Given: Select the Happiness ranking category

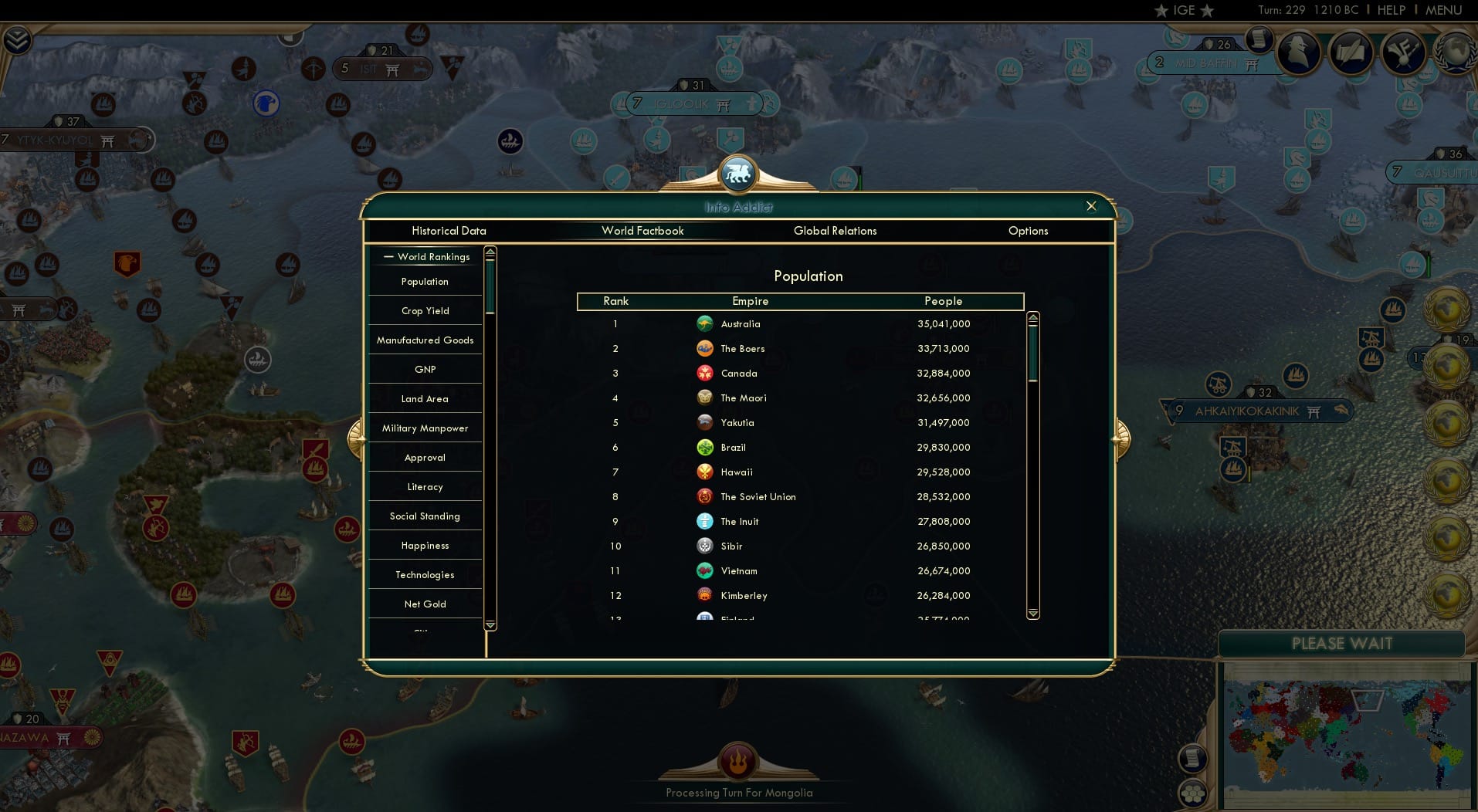Looking at the screenshot, I should coord(425,545).
